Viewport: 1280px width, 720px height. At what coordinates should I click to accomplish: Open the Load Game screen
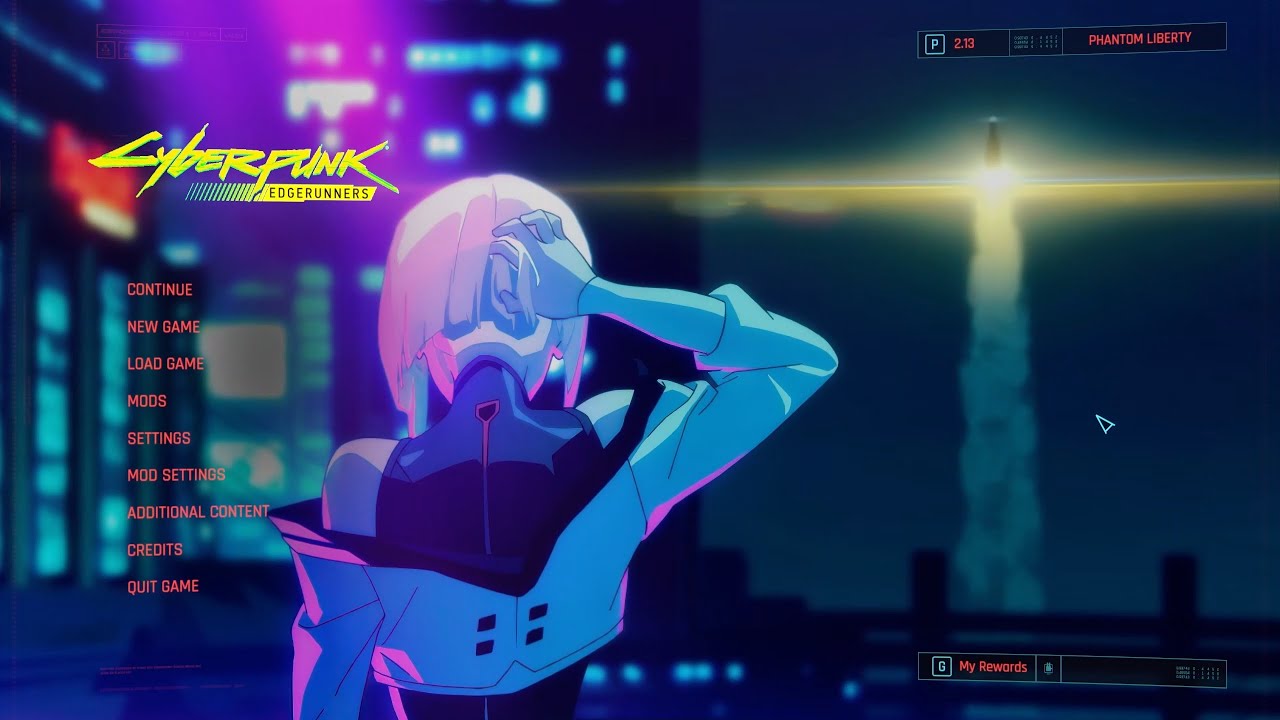(x=165, y=363)
